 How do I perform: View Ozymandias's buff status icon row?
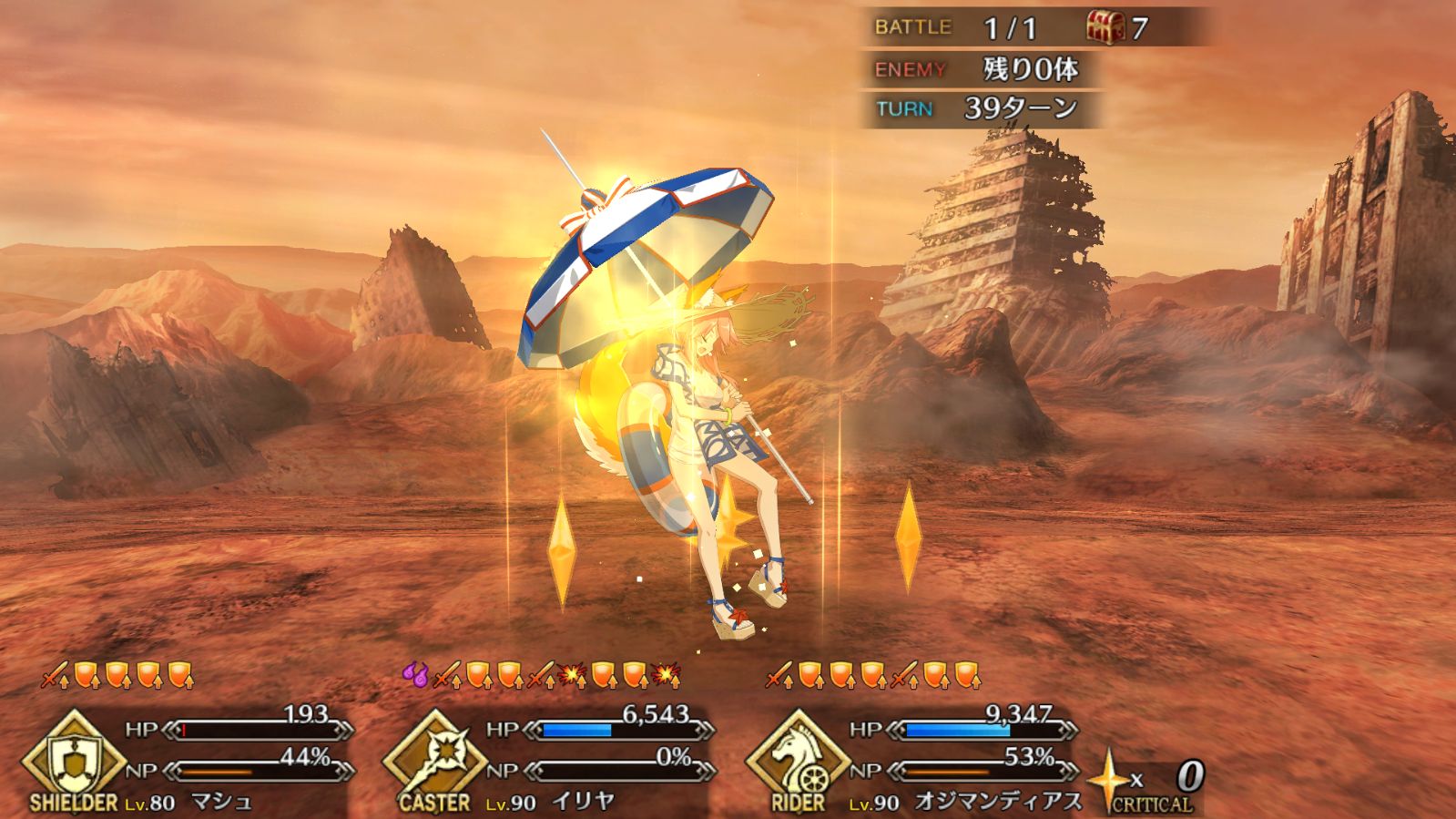[872, 676]
